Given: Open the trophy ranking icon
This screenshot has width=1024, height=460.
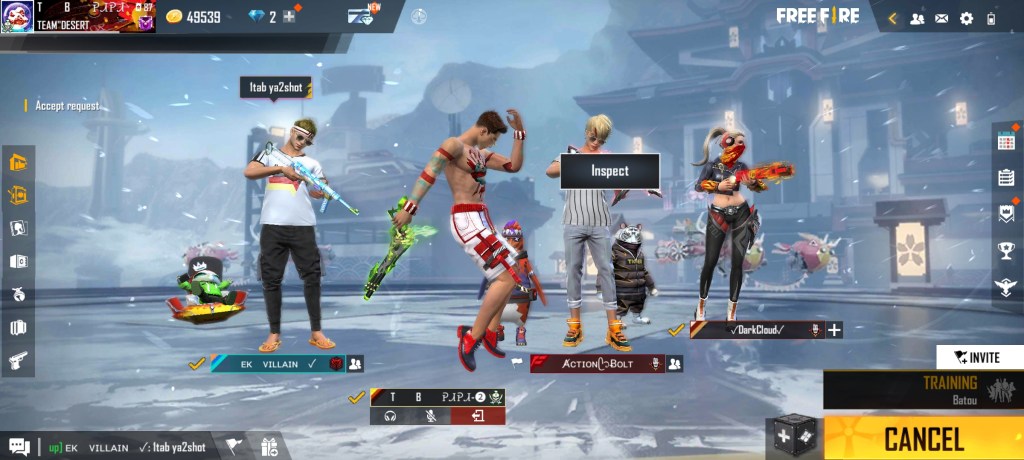Looking at the screenshot, I should 1006,250.
